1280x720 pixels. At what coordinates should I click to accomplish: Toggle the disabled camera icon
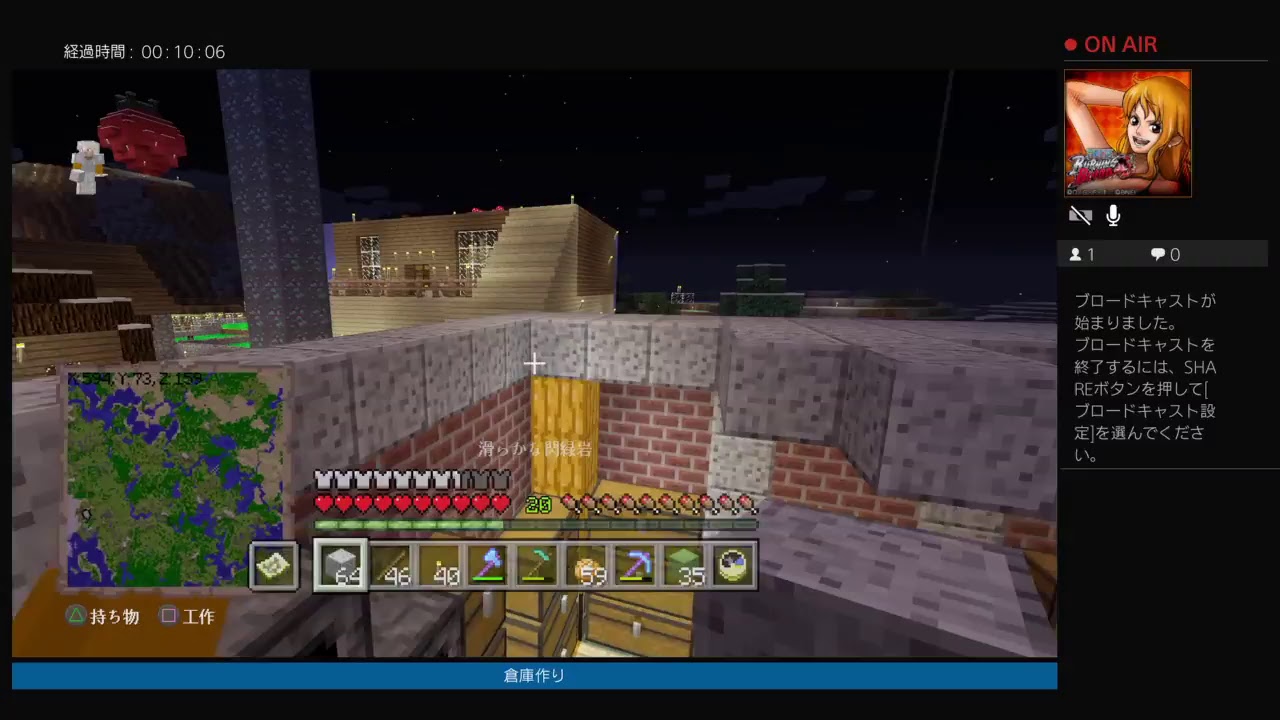[x=1080, y=215]
